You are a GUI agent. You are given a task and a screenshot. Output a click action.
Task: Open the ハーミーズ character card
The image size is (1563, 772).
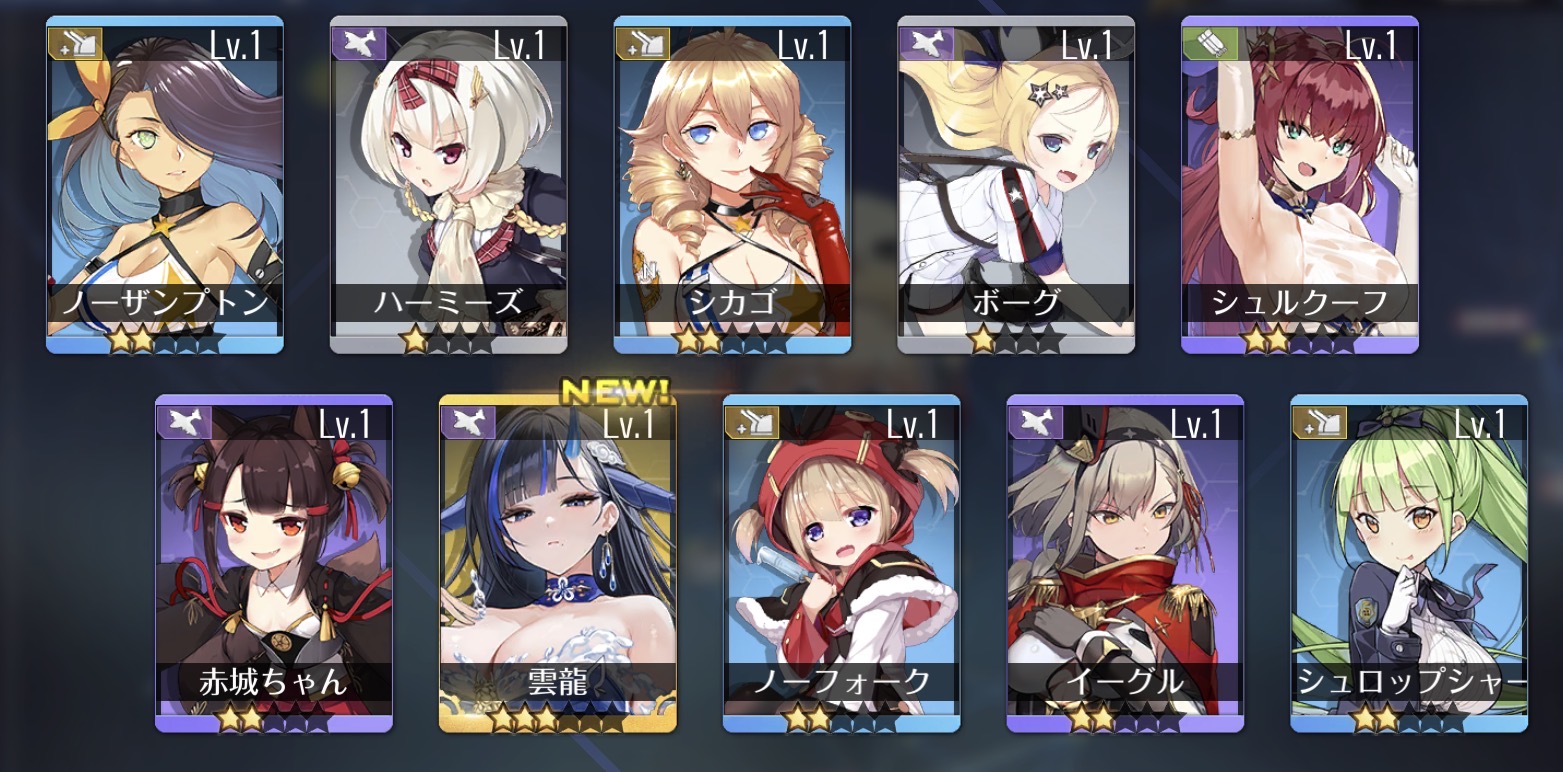click(x=449, y=185)
